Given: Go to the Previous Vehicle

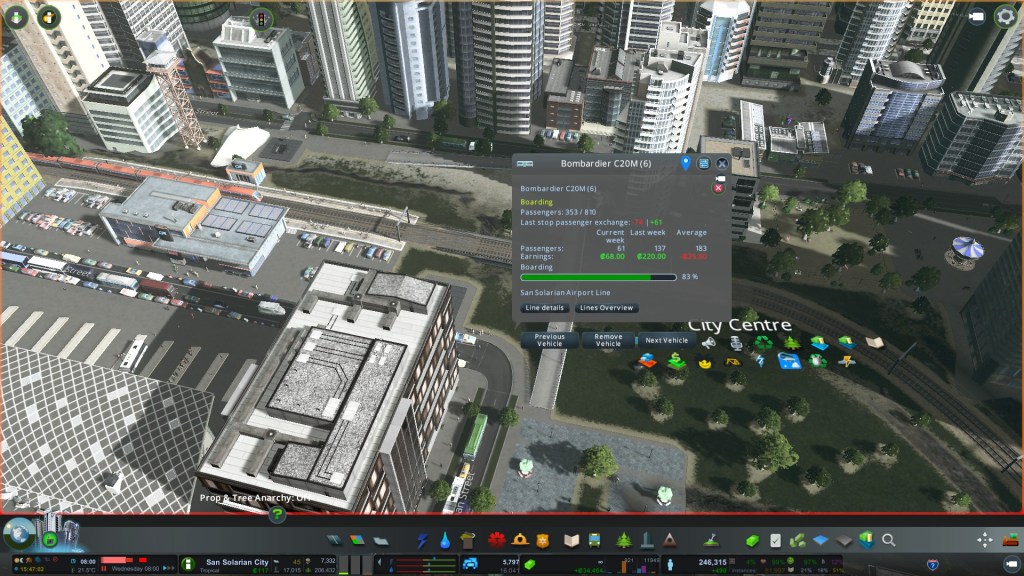Looking at the screenshot, I should click(550, 341).
